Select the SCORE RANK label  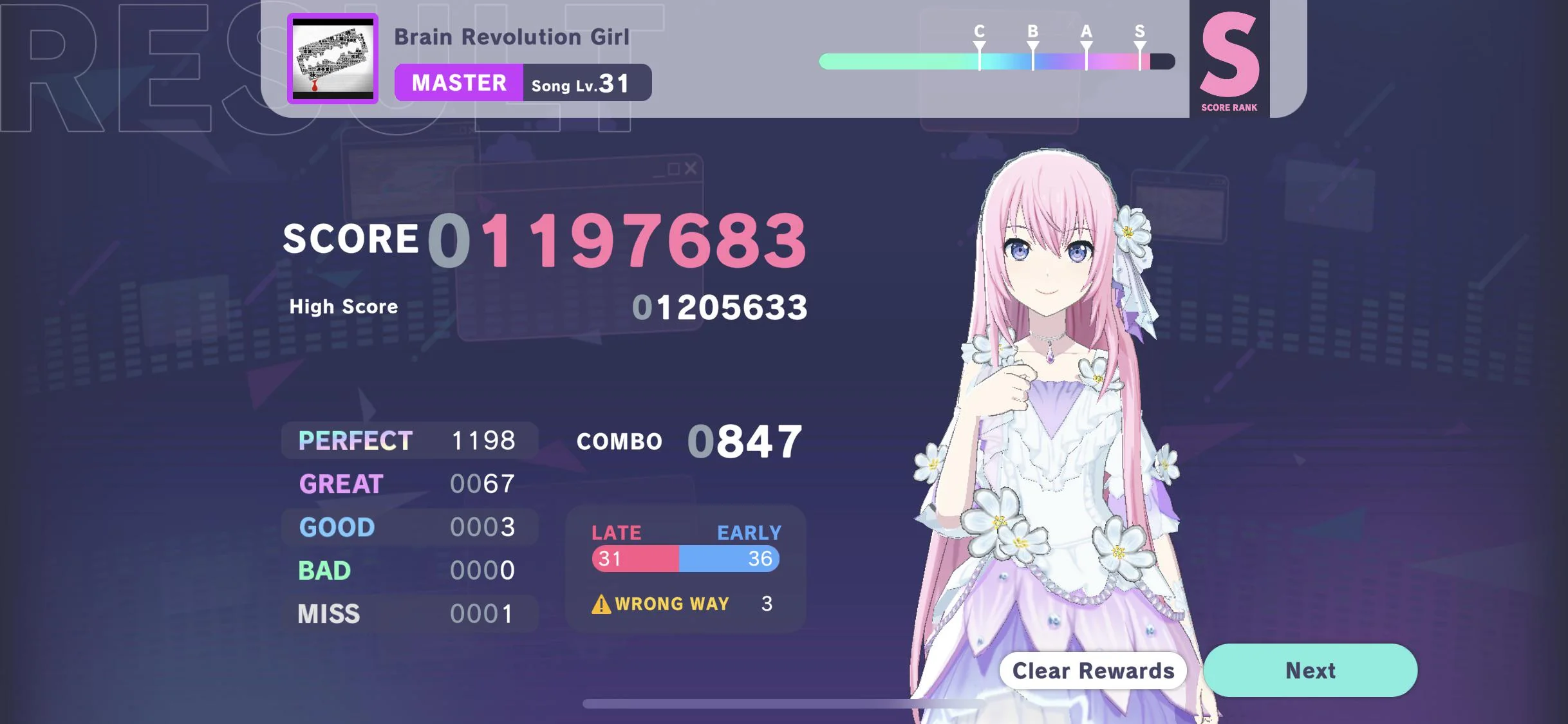(x=1228, y=107)
